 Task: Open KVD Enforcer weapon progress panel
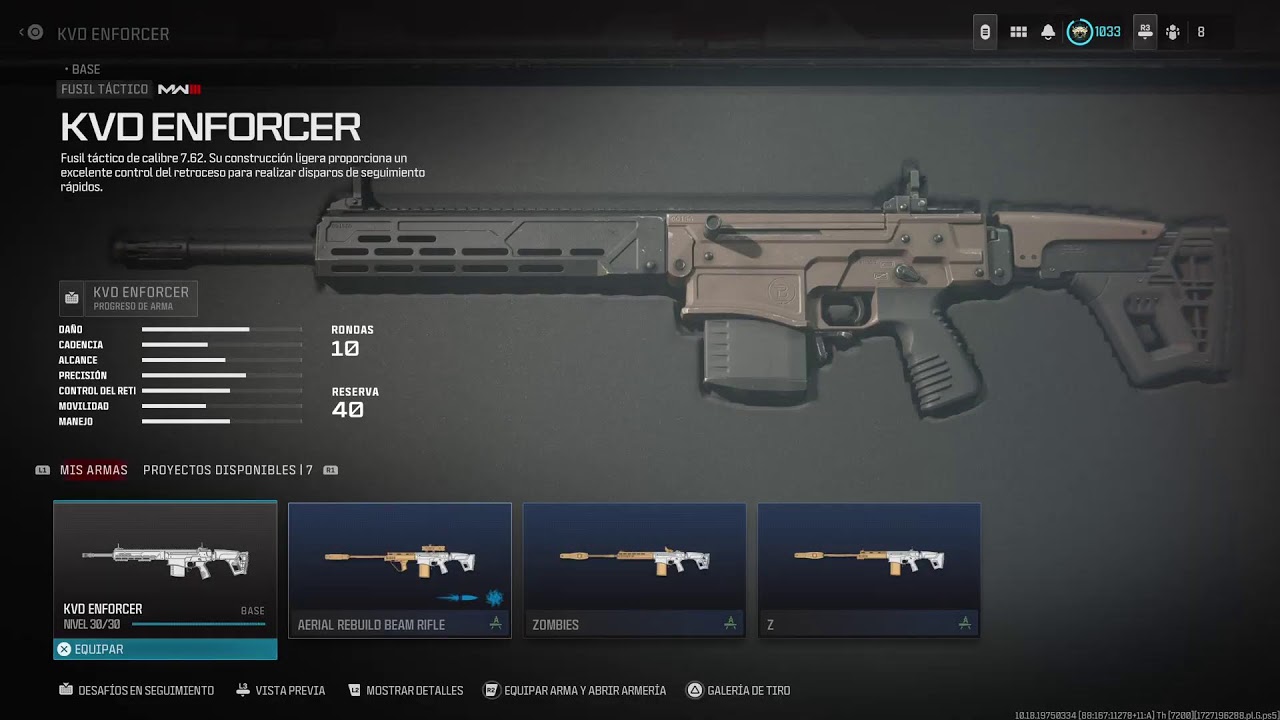coord(129,298)
